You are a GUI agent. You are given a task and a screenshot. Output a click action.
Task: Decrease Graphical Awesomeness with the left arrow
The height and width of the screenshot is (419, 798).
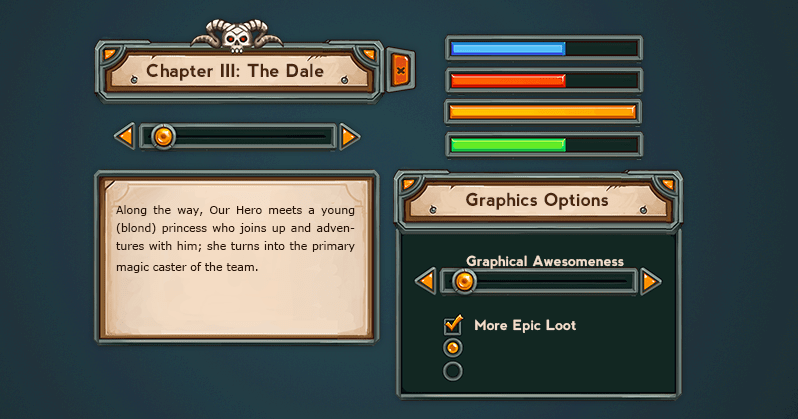click(426, 282)
